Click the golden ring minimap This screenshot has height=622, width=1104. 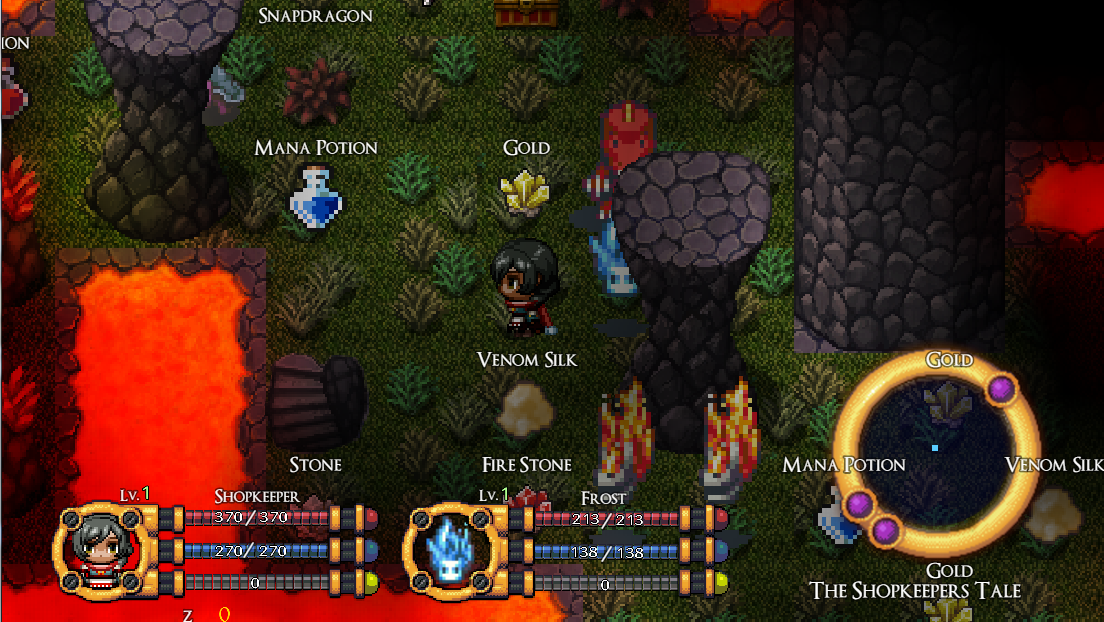point(936,454)
